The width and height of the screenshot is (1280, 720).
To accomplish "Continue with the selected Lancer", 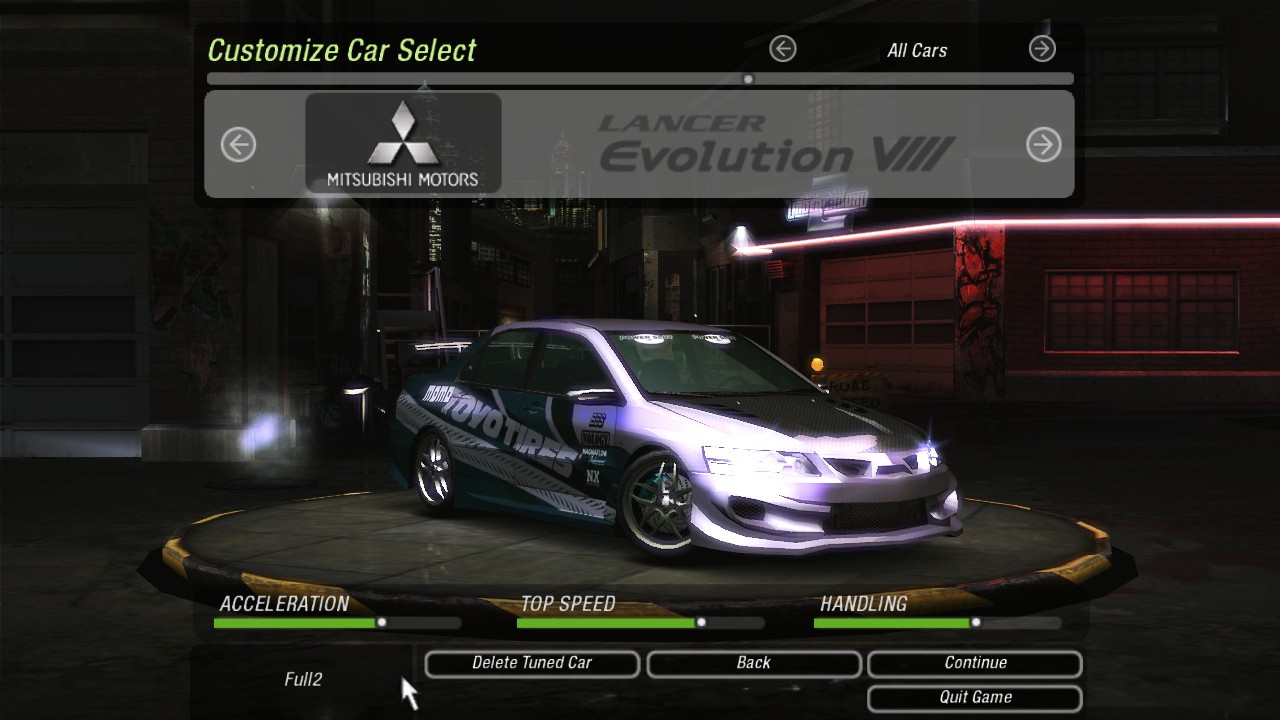I will tap(975, 663).
